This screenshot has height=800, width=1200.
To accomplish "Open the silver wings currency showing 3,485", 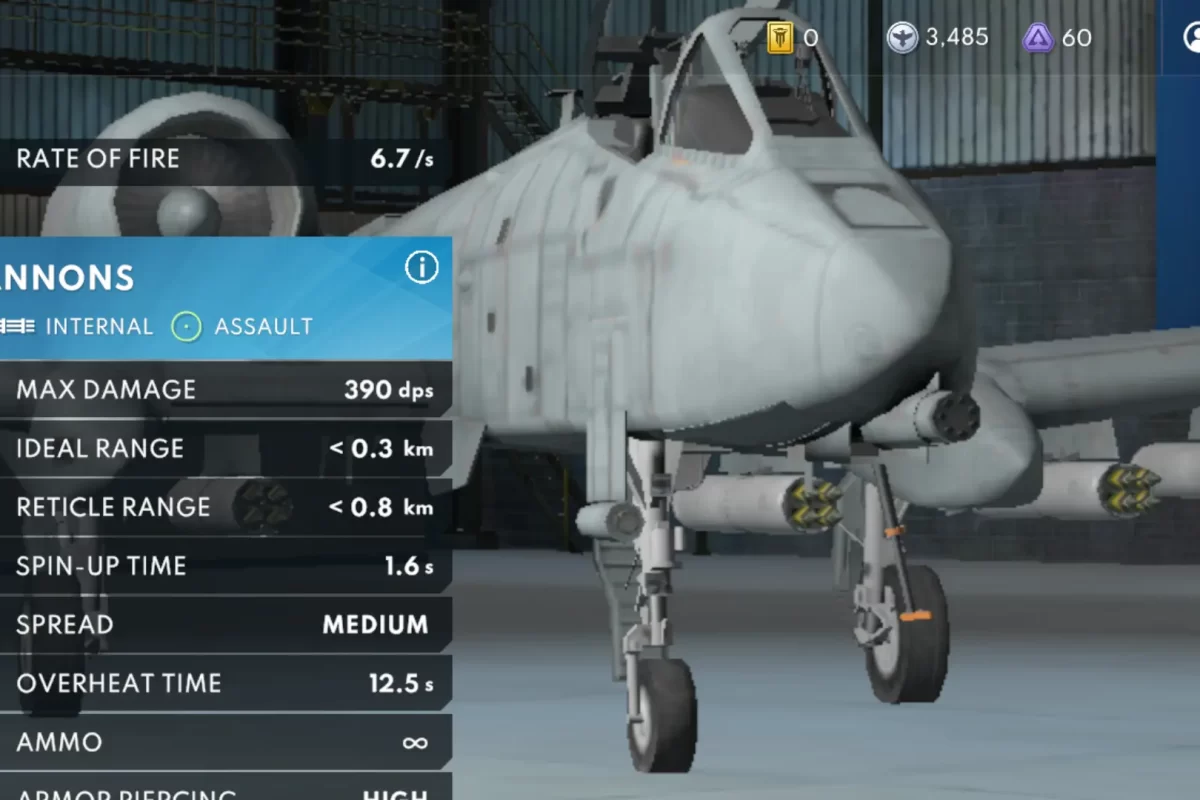I will point(902,38).
